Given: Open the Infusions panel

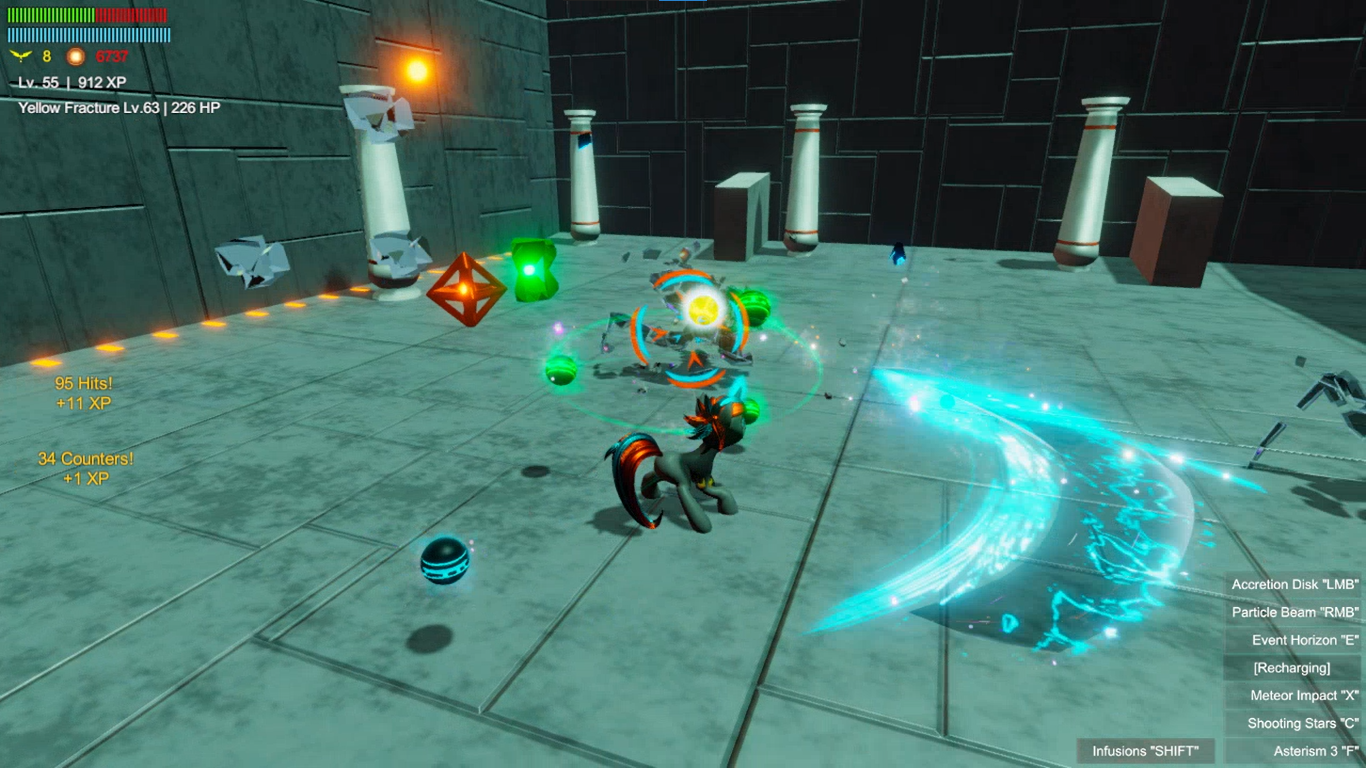Looking at the screenshot, I should tap(1152, 751).
